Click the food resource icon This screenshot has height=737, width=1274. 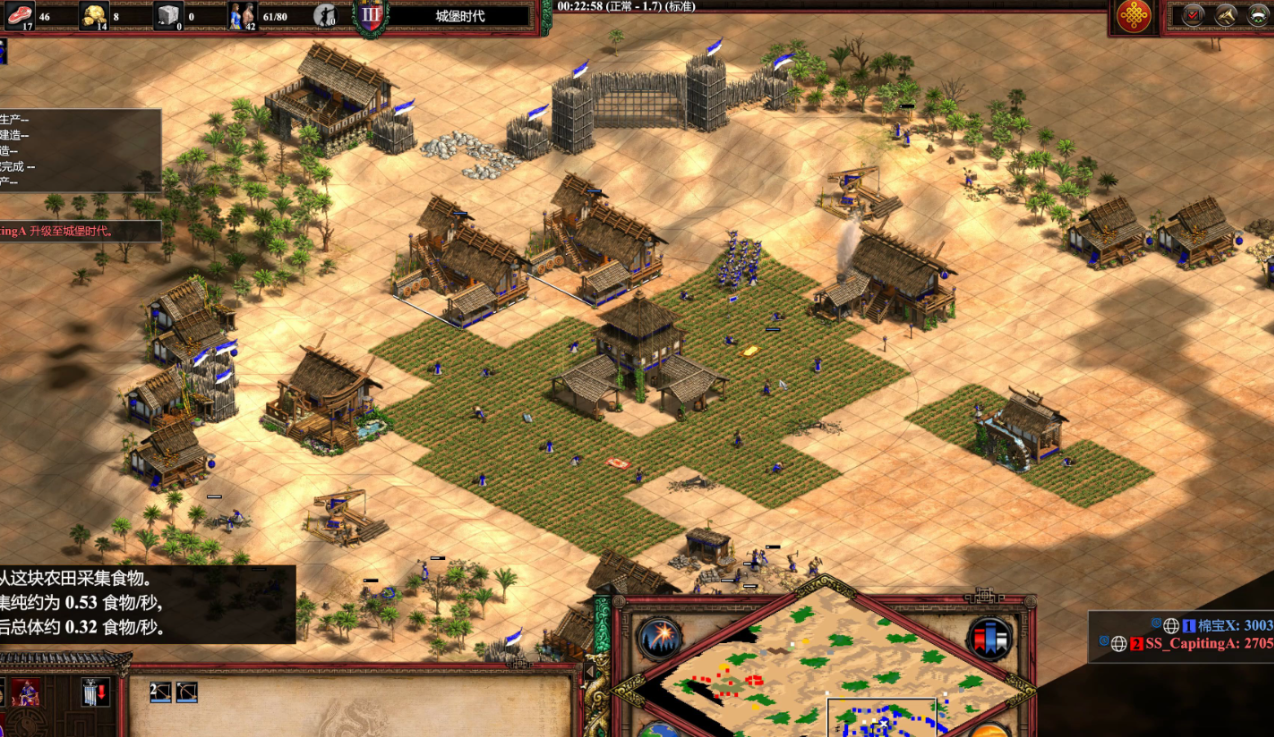[x=20, y=15]
